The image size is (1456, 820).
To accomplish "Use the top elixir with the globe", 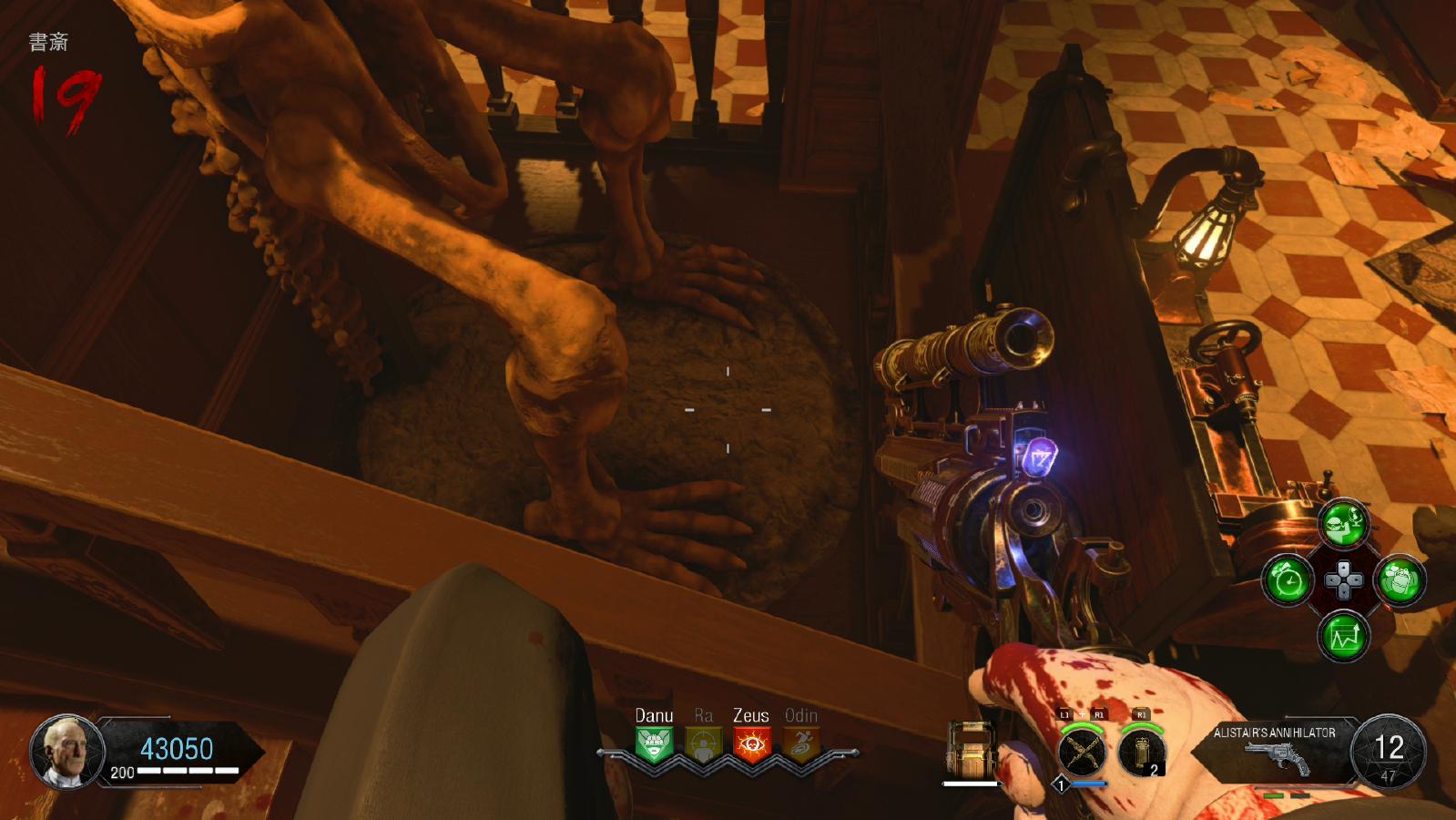I will pos(1344,524).
